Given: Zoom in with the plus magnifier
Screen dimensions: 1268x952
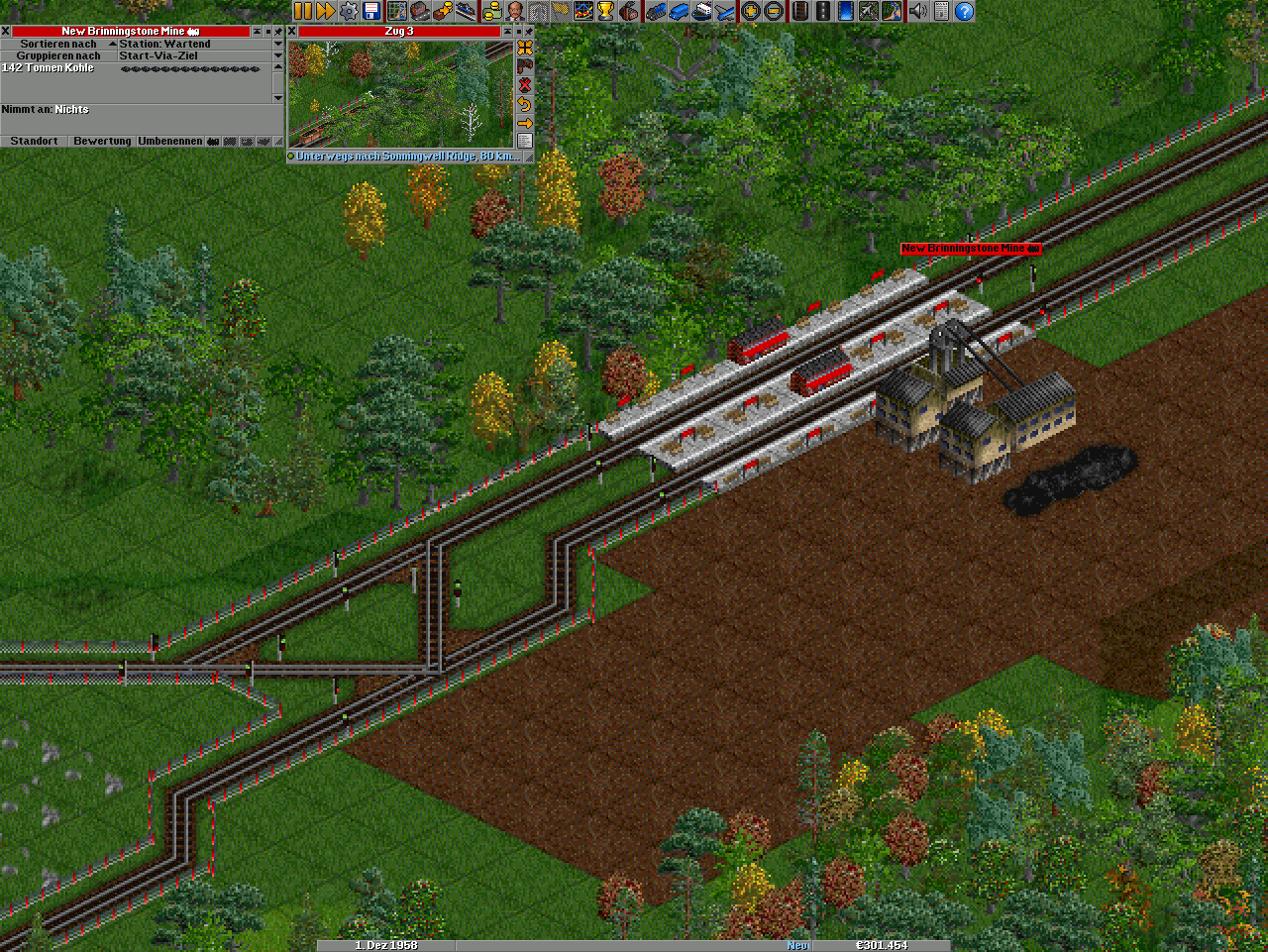Looking at the screenshot, I should point(751,11).
